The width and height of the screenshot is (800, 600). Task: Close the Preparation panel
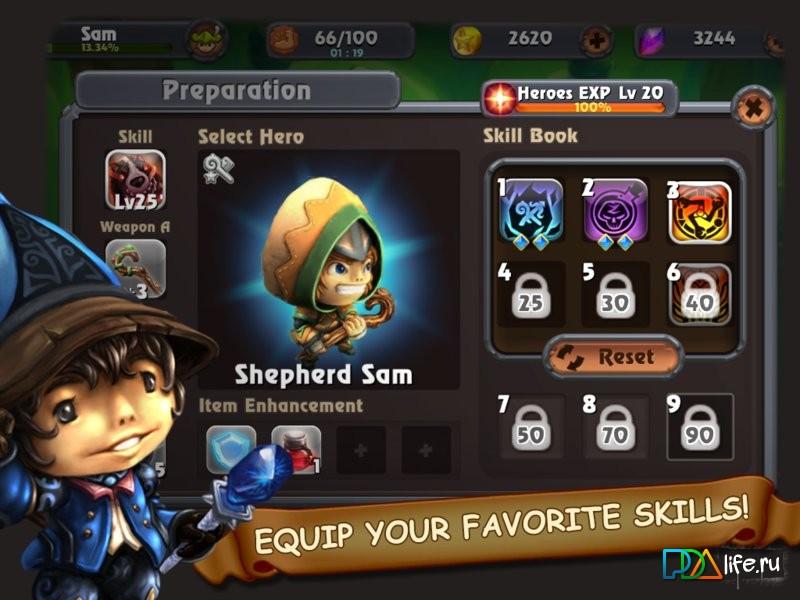point(751,106)
